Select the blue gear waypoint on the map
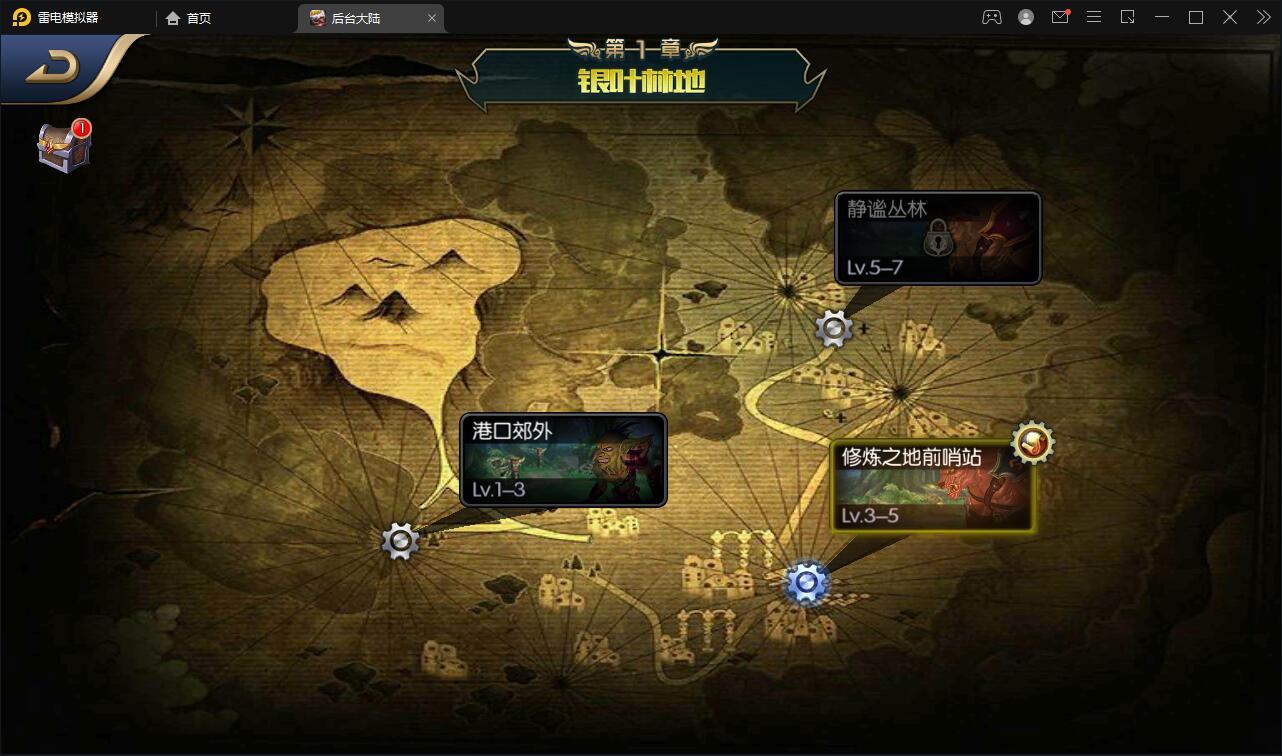 (x=804, y=582)
